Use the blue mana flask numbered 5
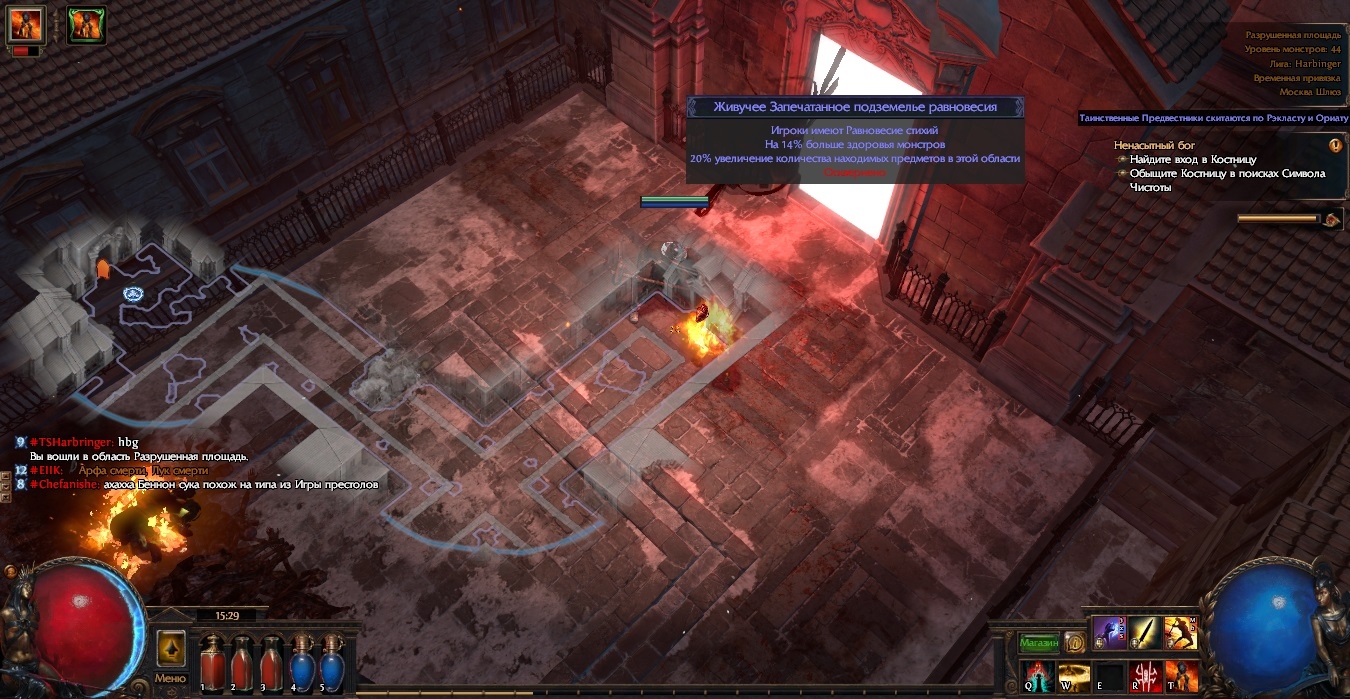 (330, 661)
